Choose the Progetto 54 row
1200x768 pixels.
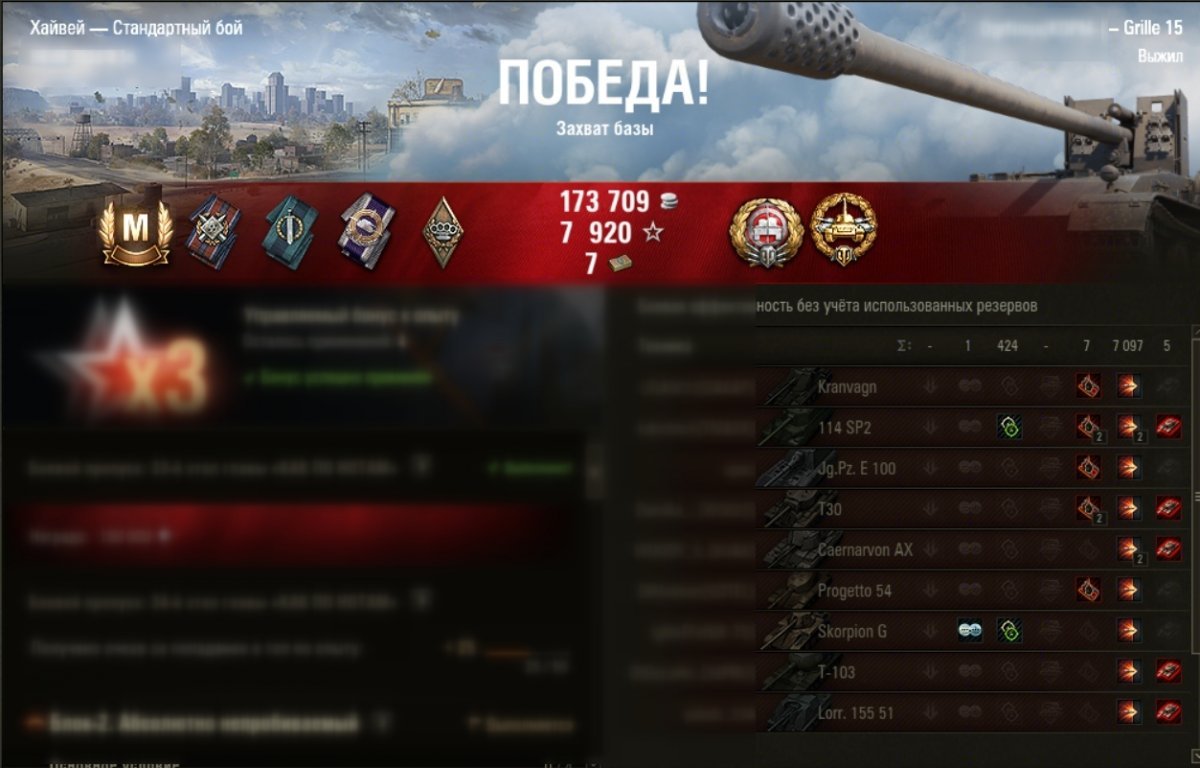[854, 591]
